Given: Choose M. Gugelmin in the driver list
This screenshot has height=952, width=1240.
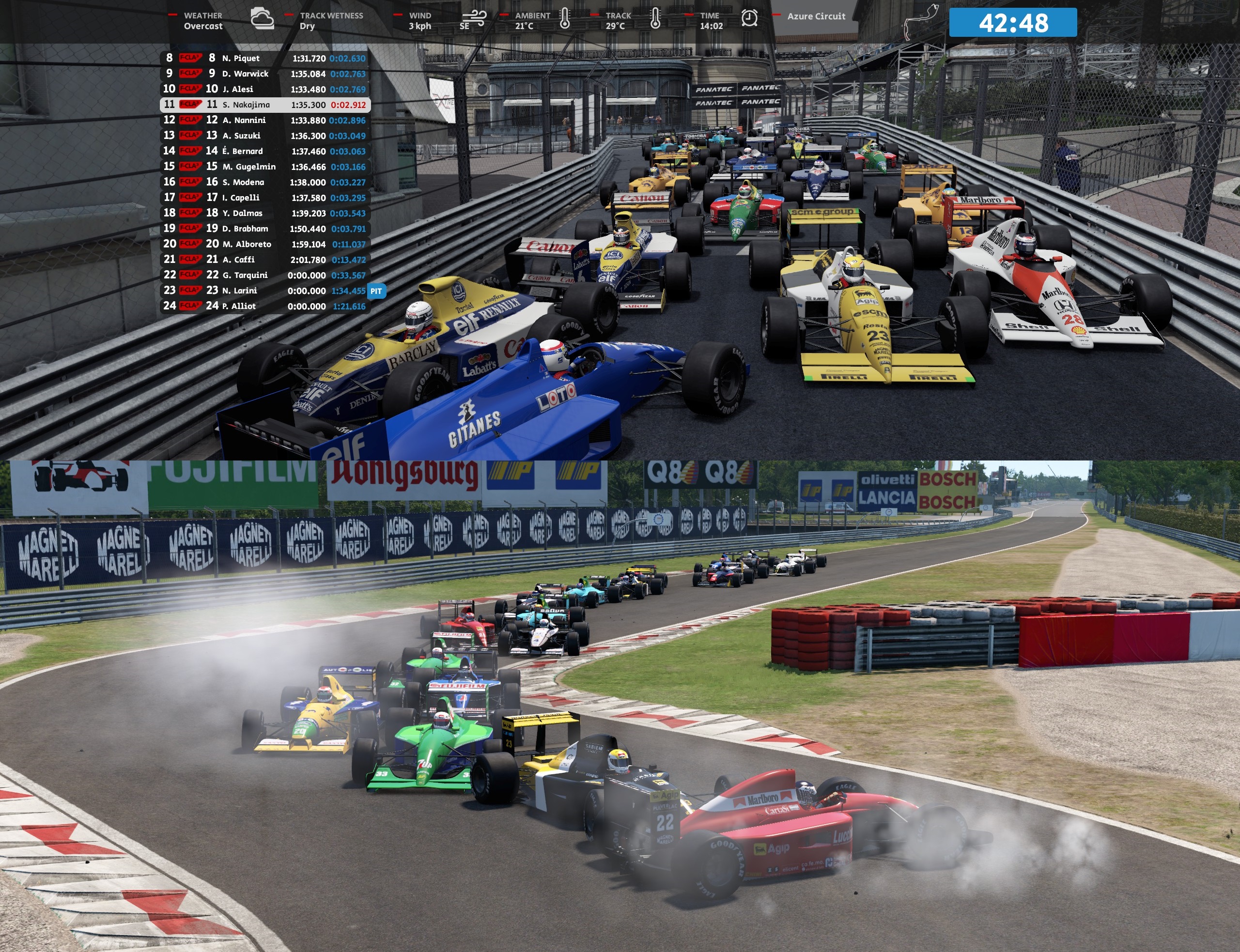Looking at the screenshot, I should point(265,167).
